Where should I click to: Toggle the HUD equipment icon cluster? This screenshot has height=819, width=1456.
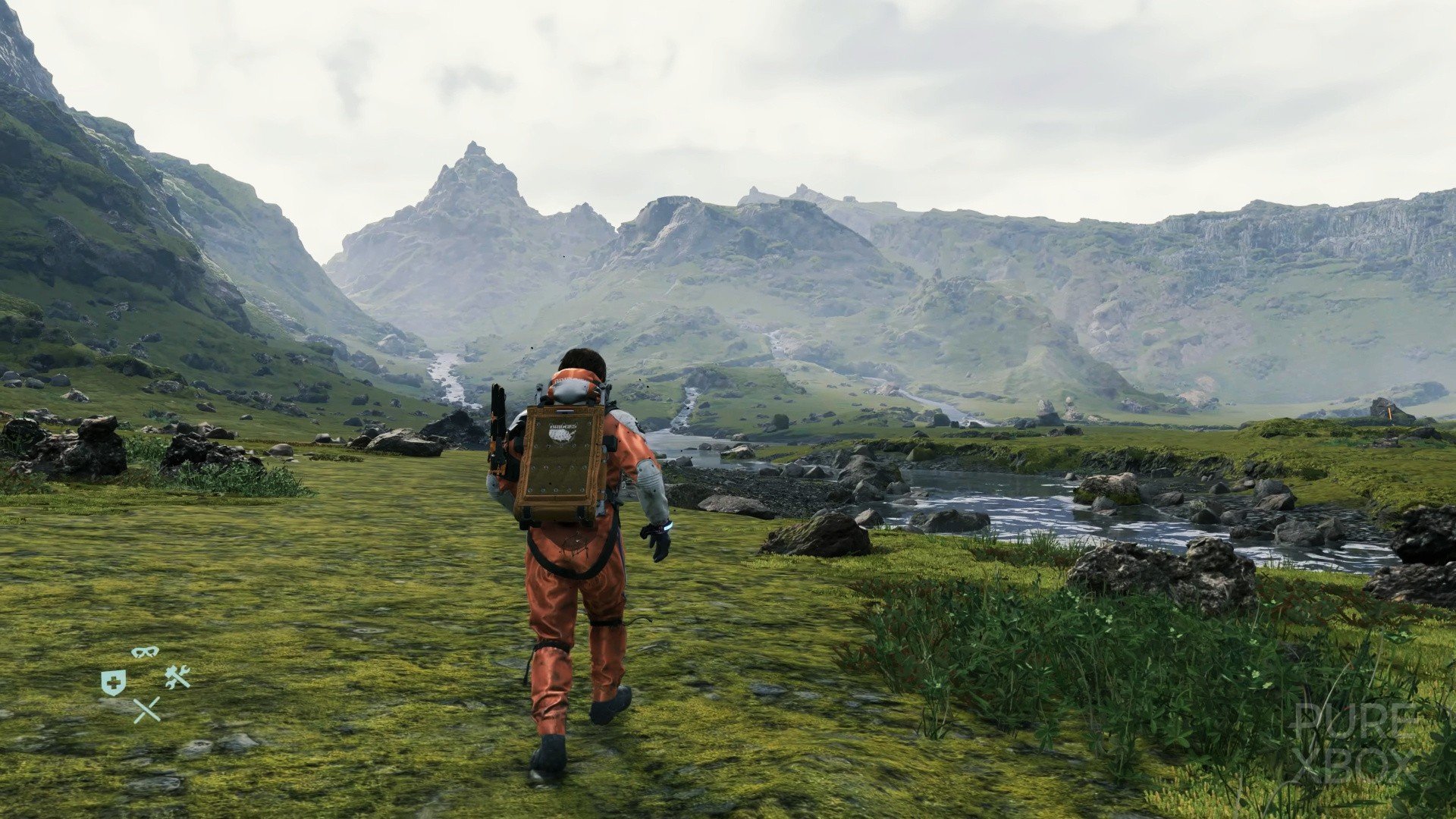144,681
